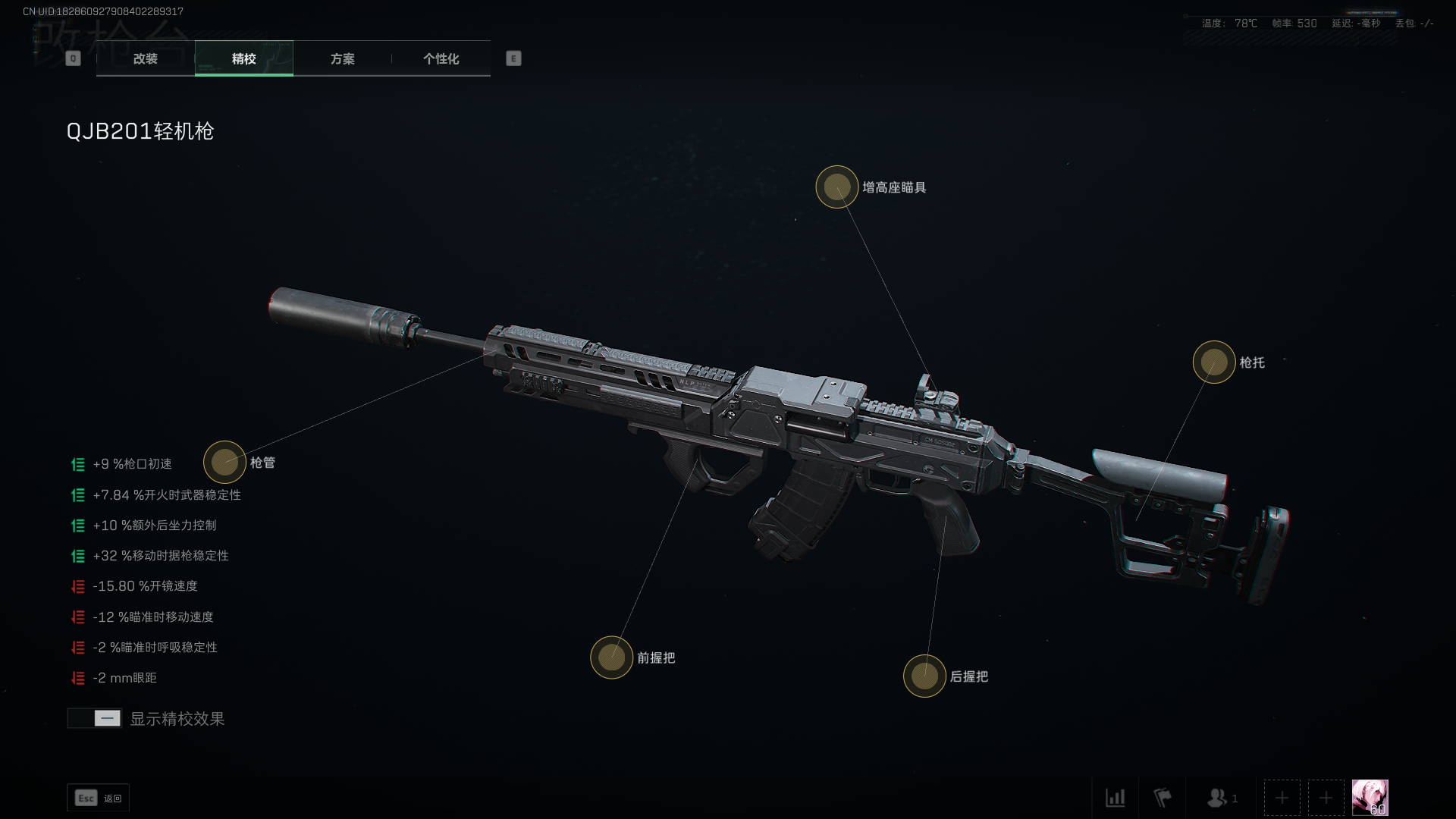Click the 返回 back button
This screenshot has width=1456, height=819.
98,798
